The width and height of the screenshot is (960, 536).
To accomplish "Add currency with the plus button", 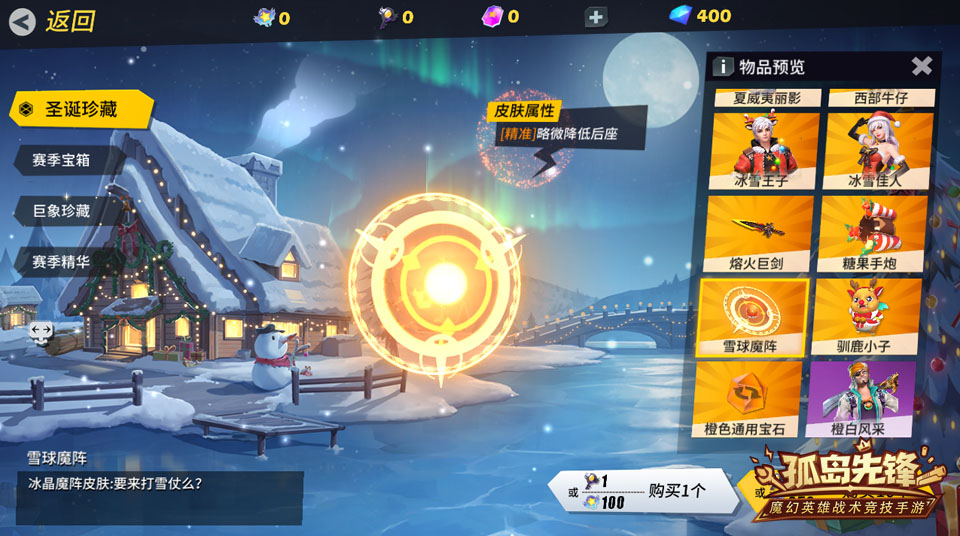I will (595, 17).
